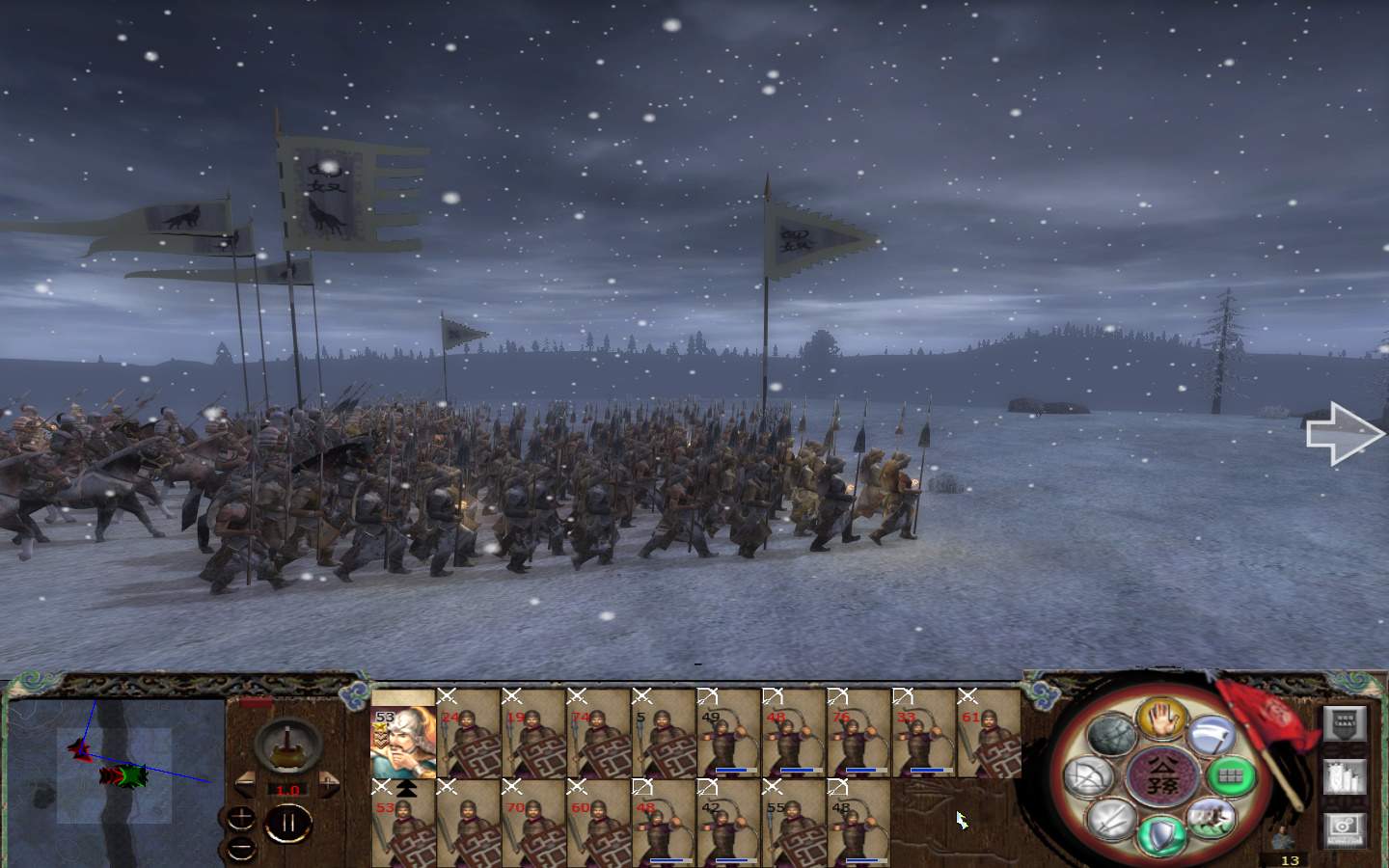Screen dimensions: 1389x868
Task: Toggle run mode with the horseman icon
Action: point(1212,818)
